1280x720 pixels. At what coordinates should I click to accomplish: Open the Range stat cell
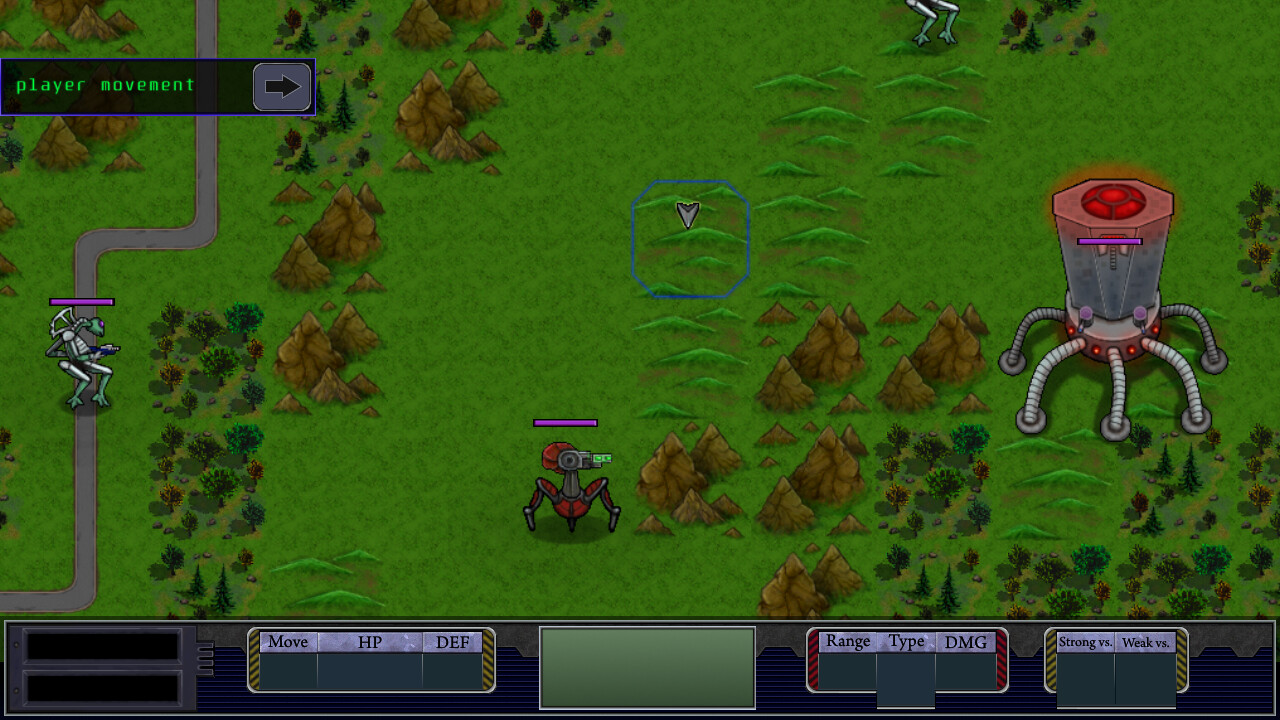[846, 642]
